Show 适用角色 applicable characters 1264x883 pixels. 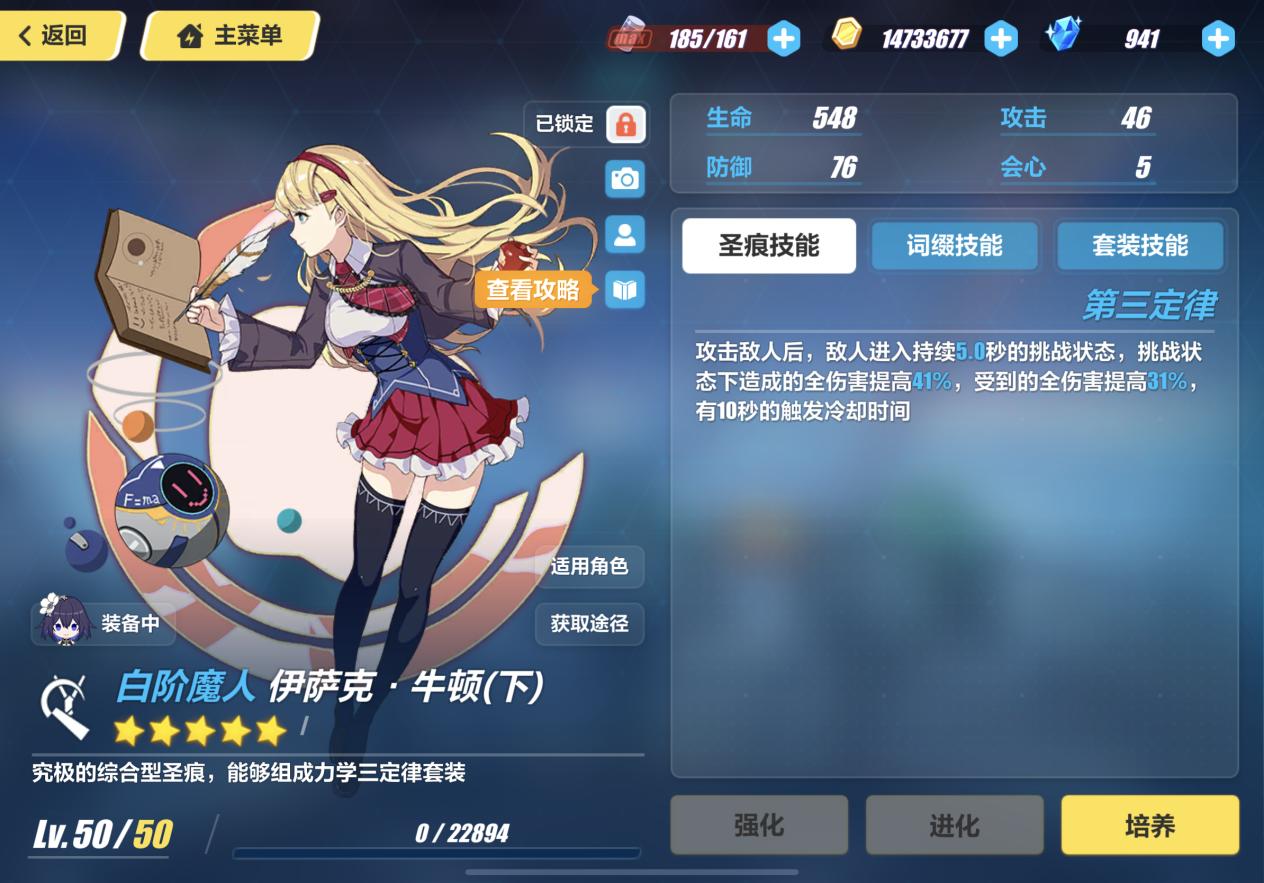pyautogui.click(x=589, y=567)
